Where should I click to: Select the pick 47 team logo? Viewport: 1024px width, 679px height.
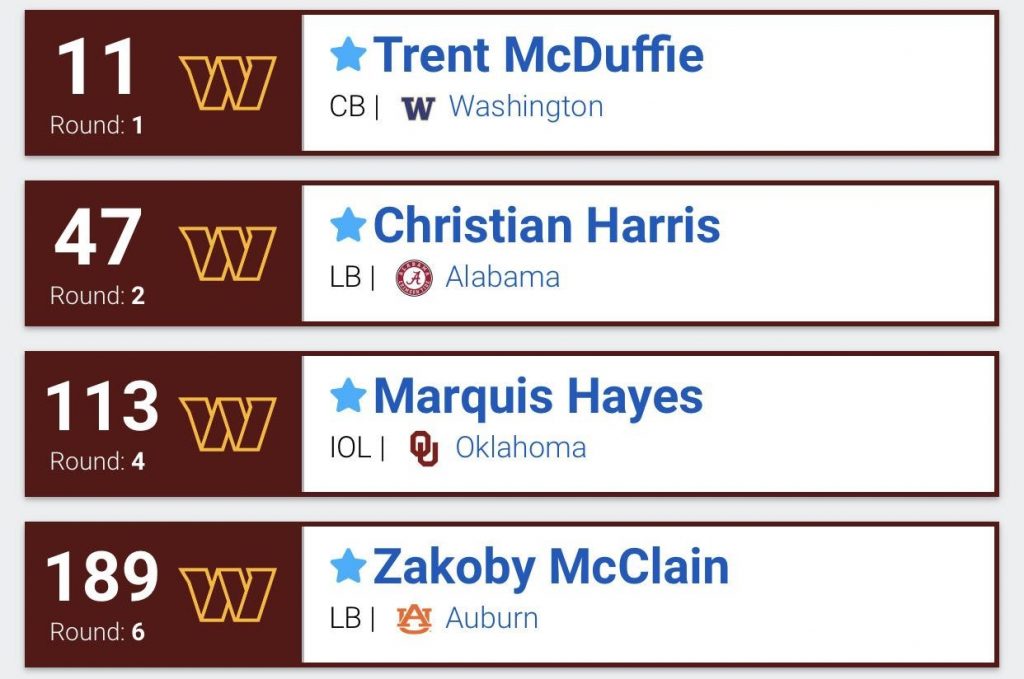click(227, 253)
